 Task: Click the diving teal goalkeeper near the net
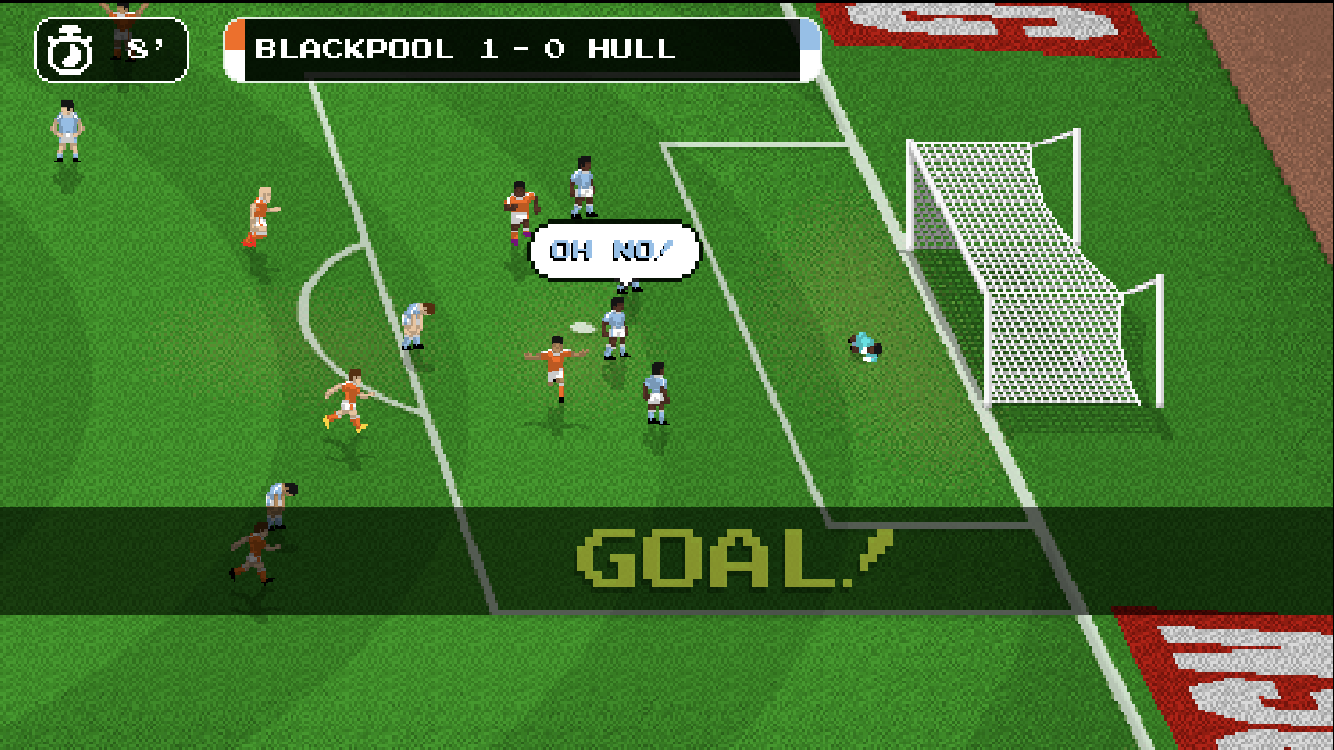[x=866, y=348]
